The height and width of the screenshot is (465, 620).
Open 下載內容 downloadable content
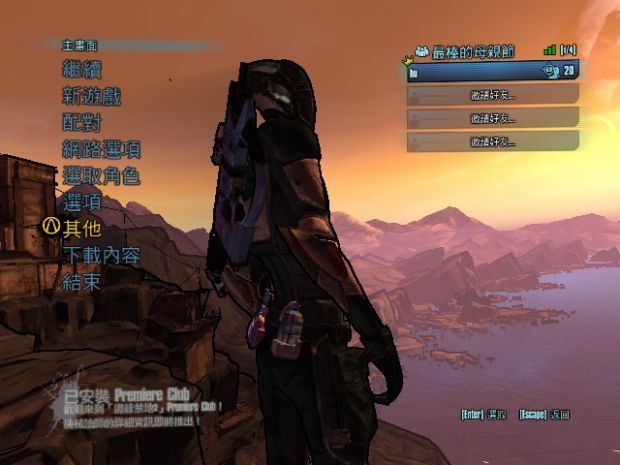tap(101, 255)
